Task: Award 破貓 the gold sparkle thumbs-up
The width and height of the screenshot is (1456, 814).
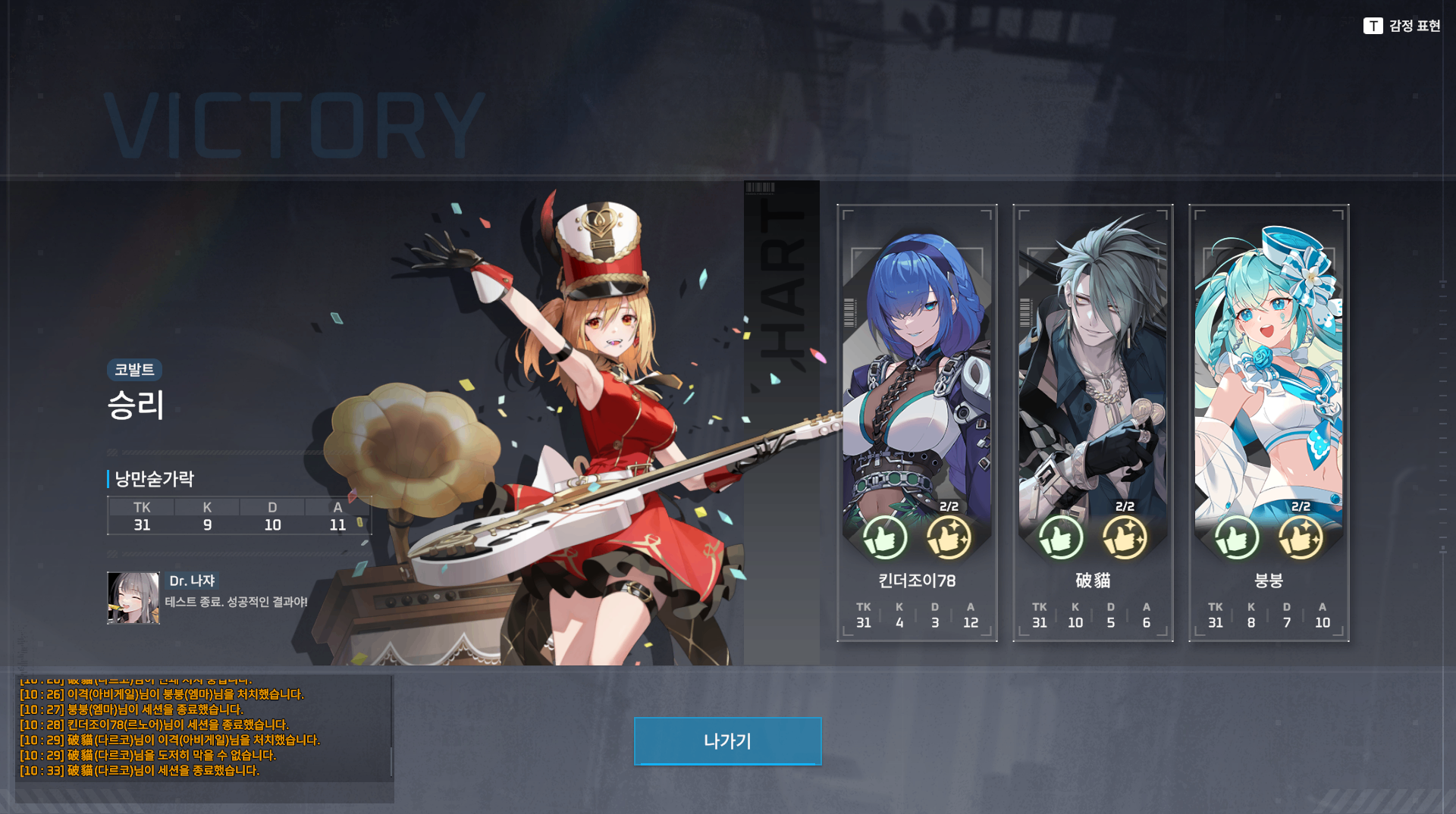Action: click(x=1124, y=538)
